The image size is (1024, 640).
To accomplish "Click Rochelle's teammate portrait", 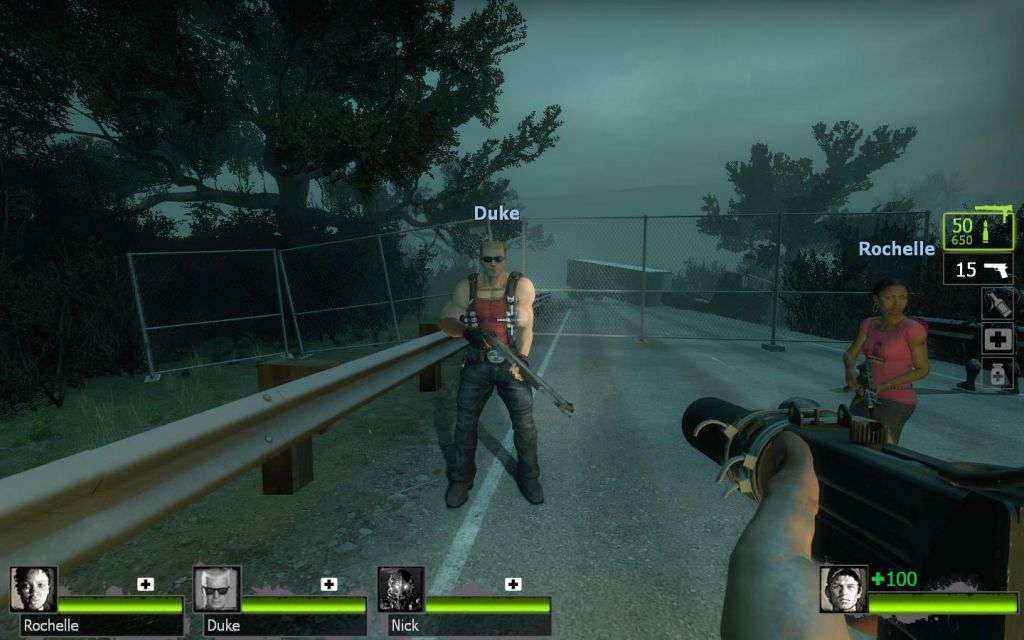I will 34,589.
